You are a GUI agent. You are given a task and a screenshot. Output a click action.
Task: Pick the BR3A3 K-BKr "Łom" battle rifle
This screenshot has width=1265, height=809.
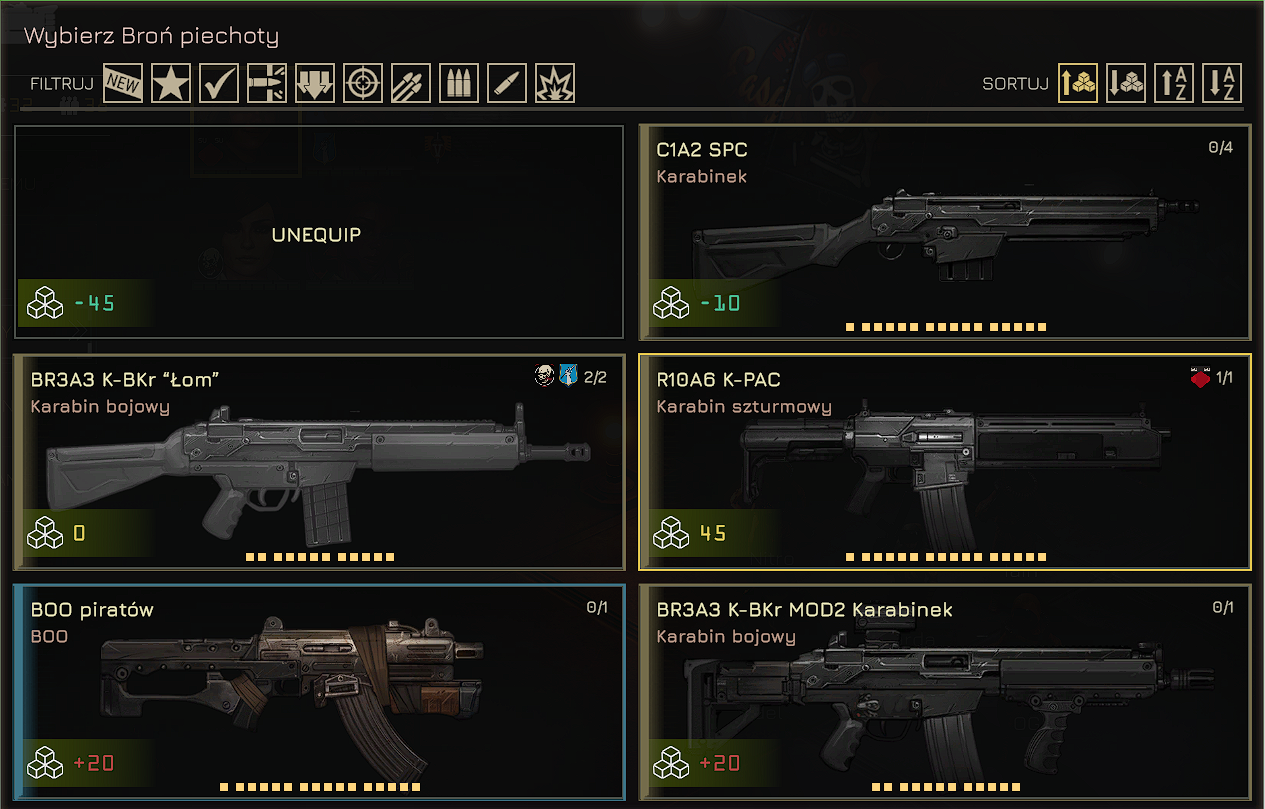point(318,462)
